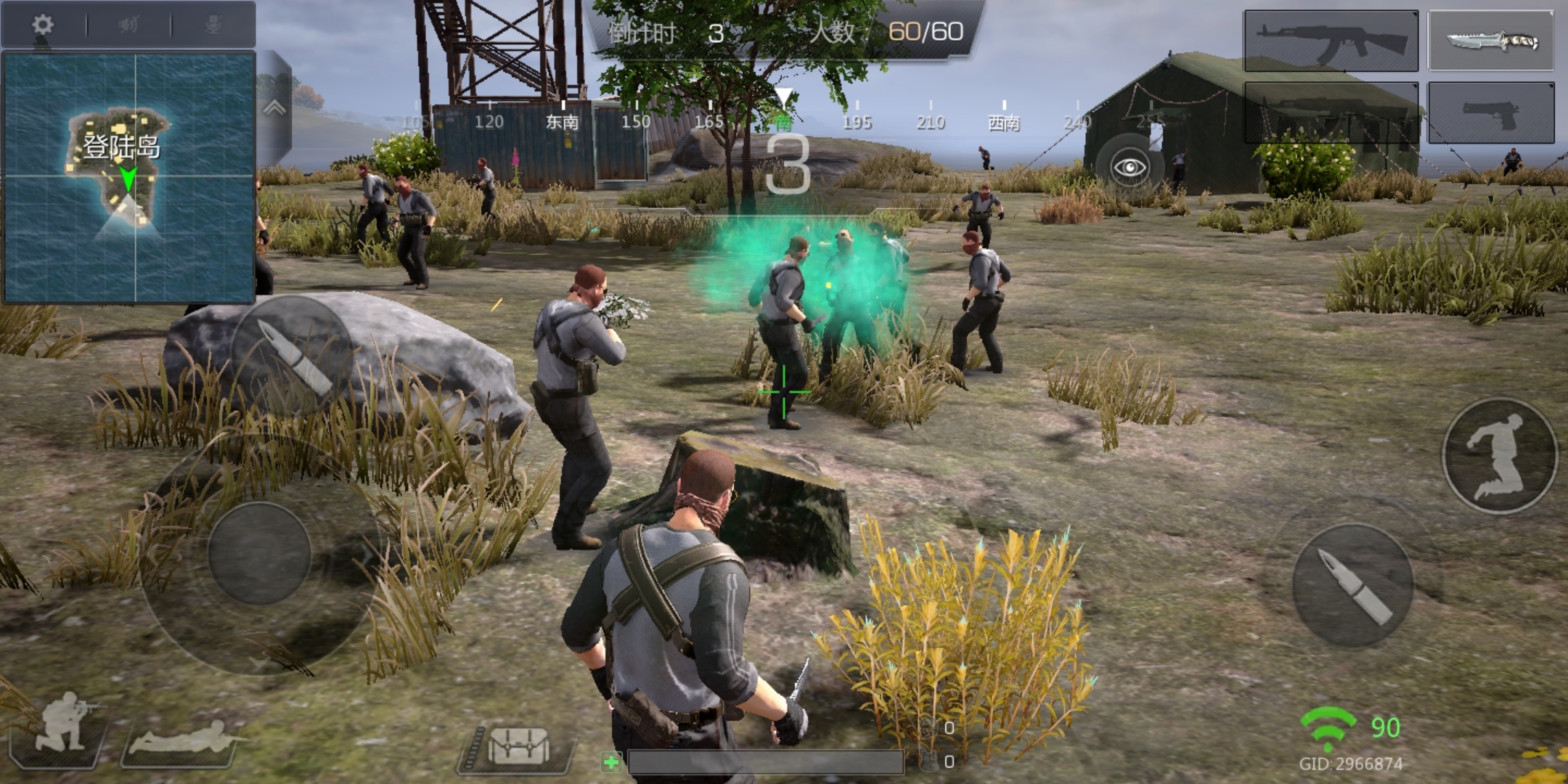This screenshot has height=784, width=1568.
Task: Toggle the prone stance button
Action: tap(181, 739)
